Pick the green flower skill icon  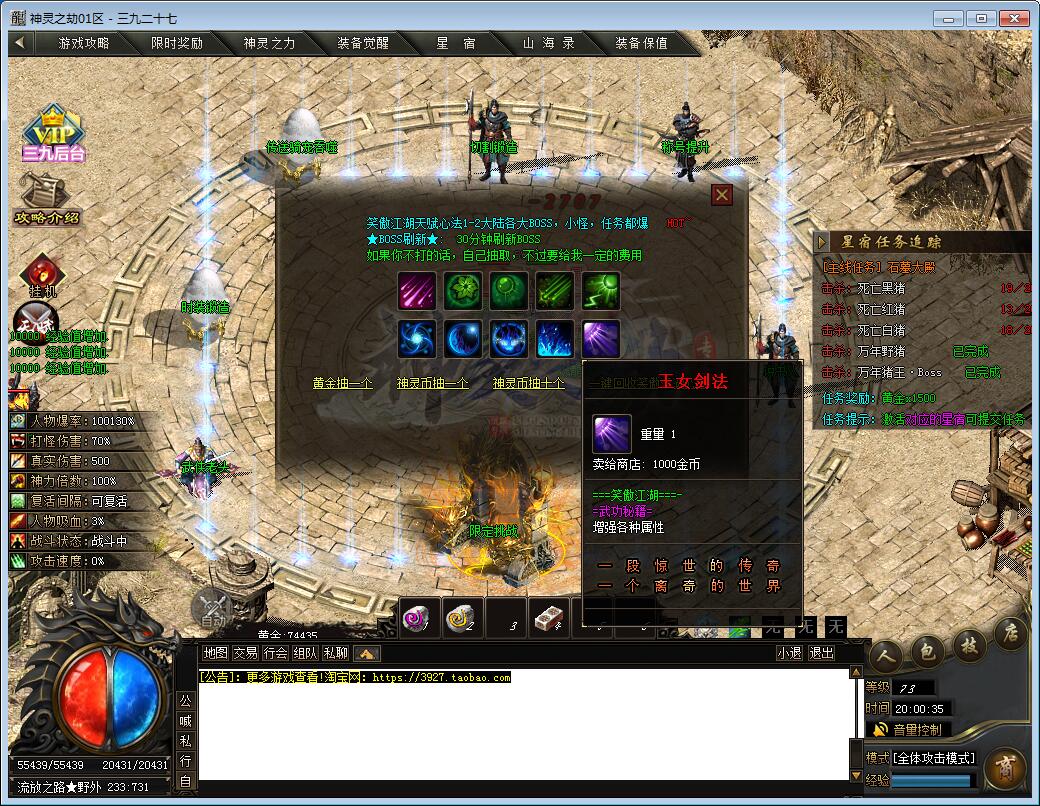[x=463, y=291]
